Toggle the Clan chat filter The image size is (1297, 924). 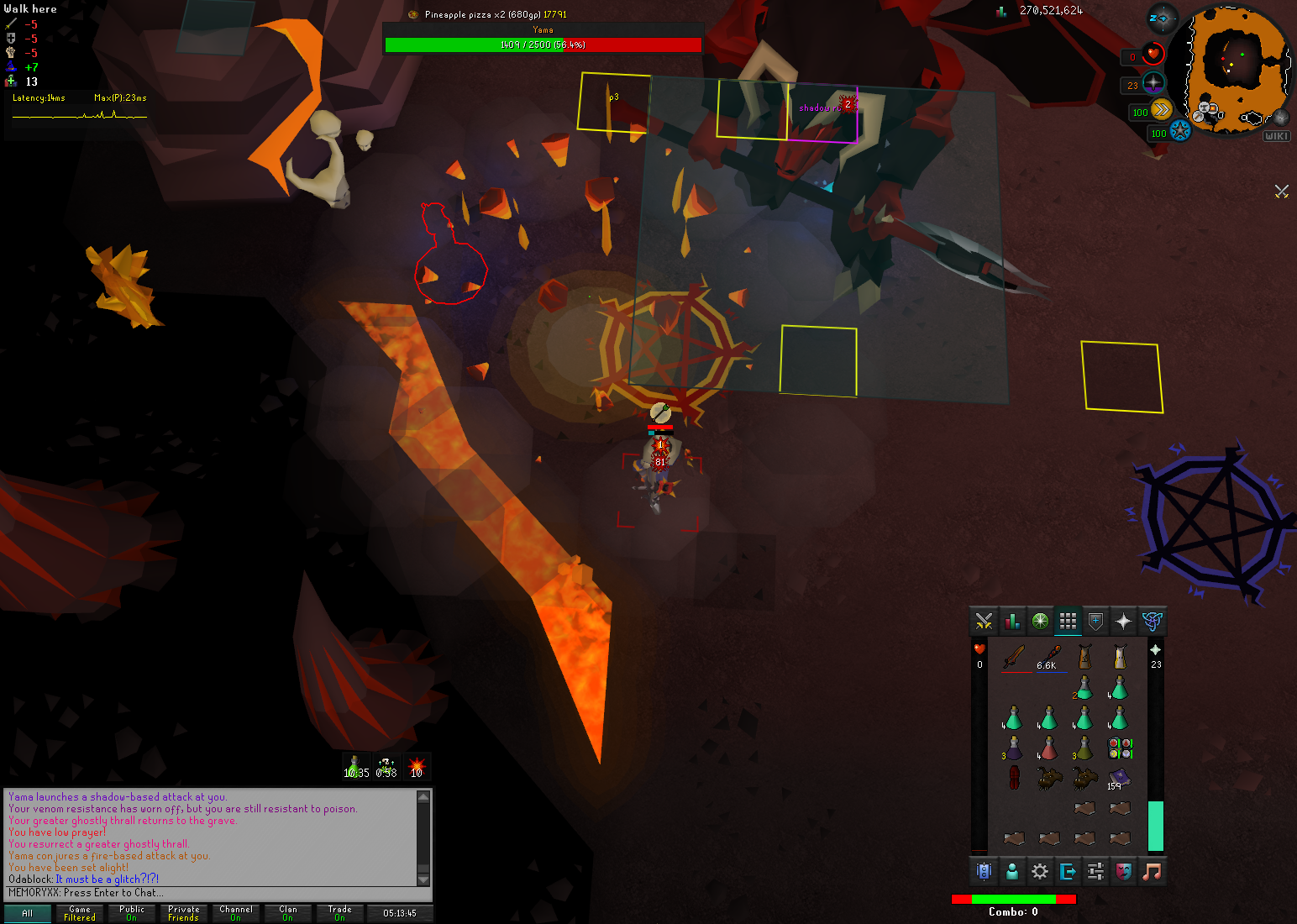[288, 913]
